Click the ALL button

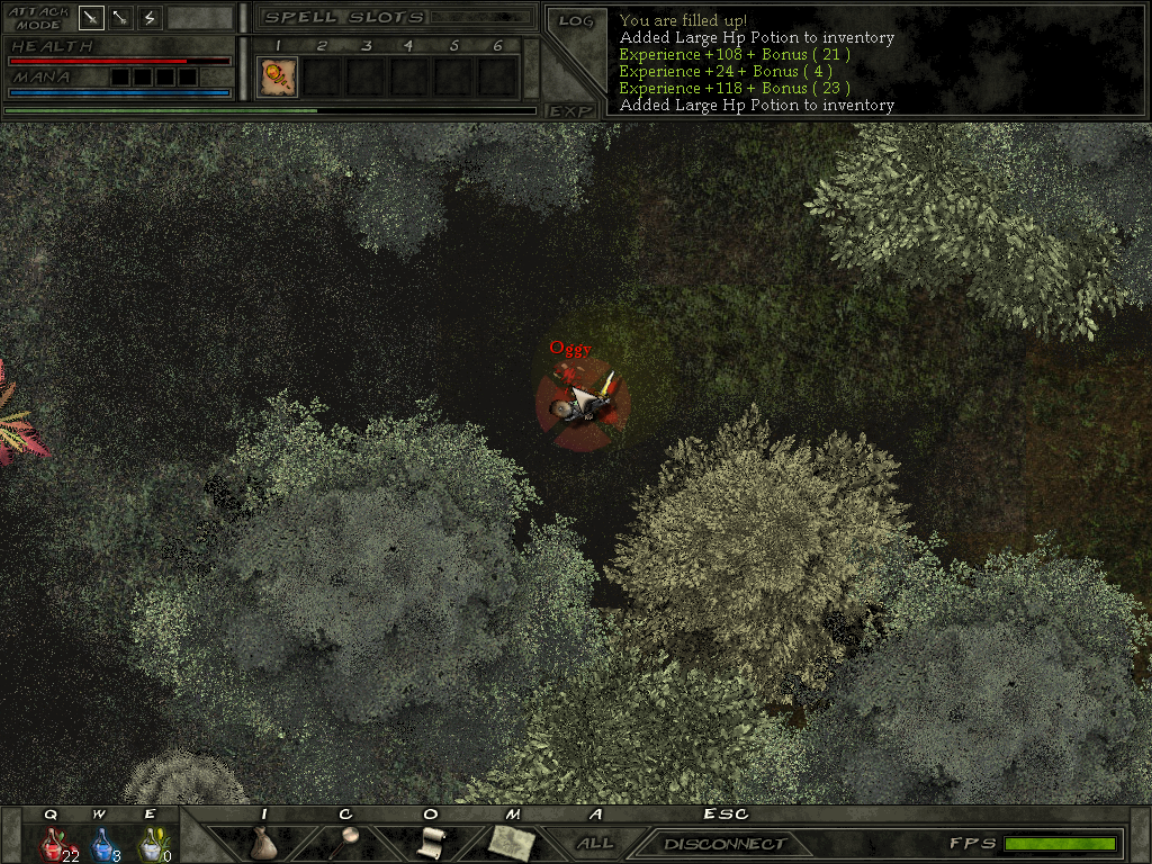tap(596, 843)
